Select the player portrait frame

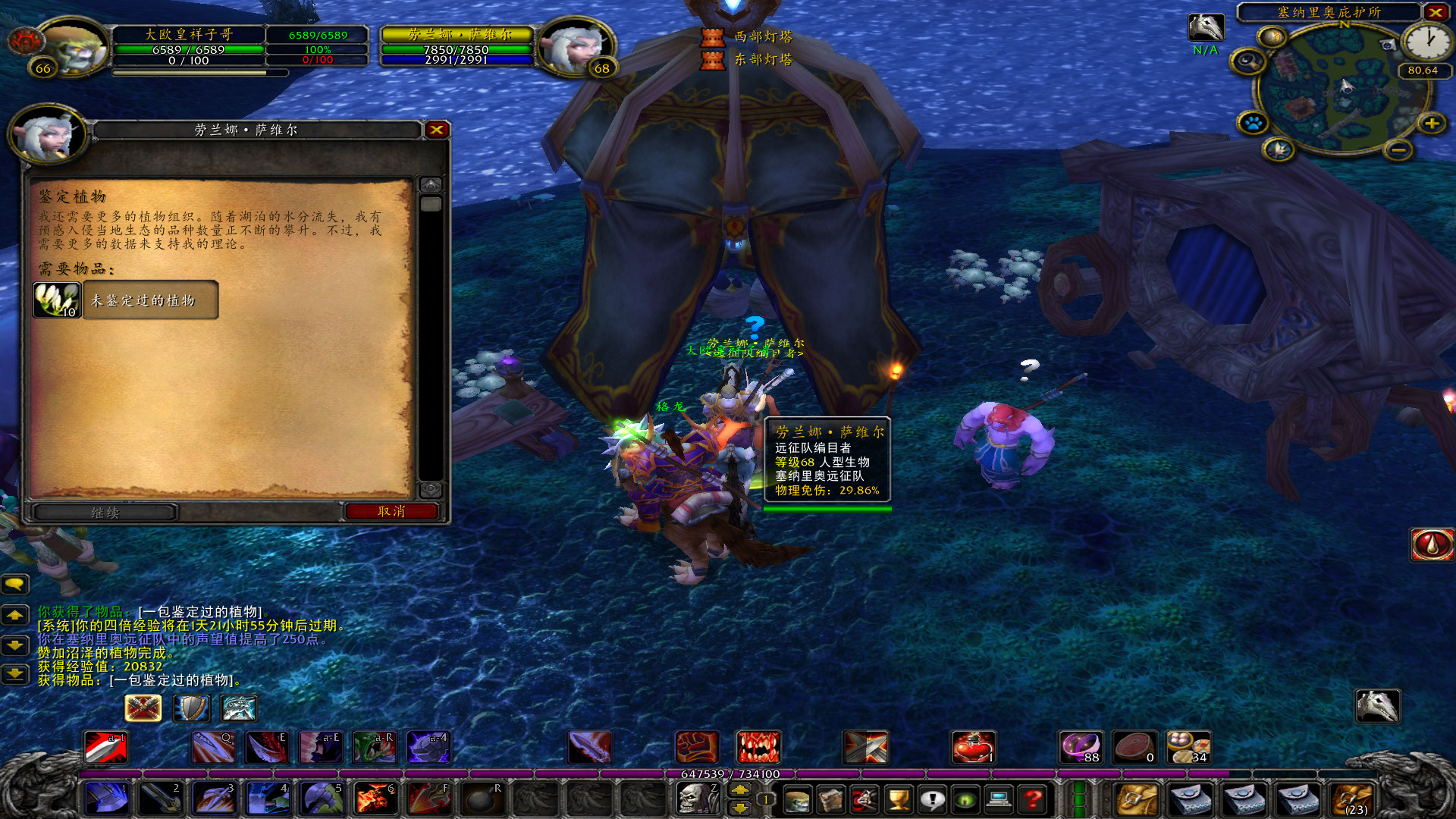[72, 47]
